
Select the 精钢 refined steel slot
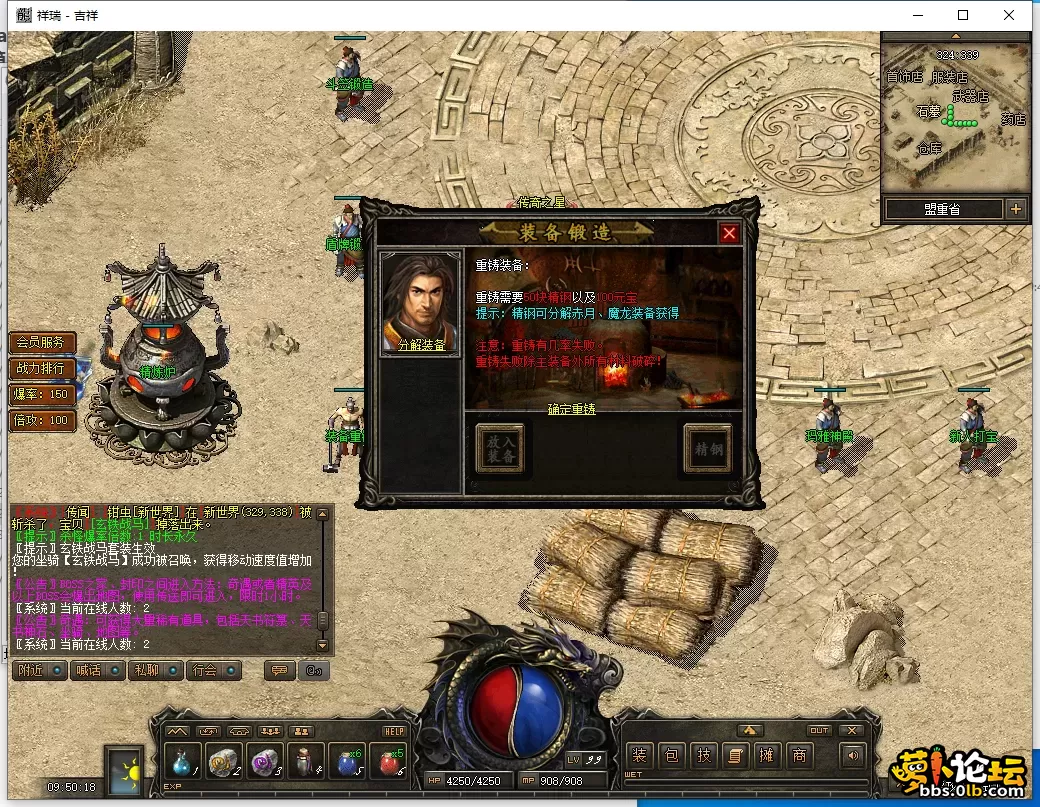pos(708,449)
